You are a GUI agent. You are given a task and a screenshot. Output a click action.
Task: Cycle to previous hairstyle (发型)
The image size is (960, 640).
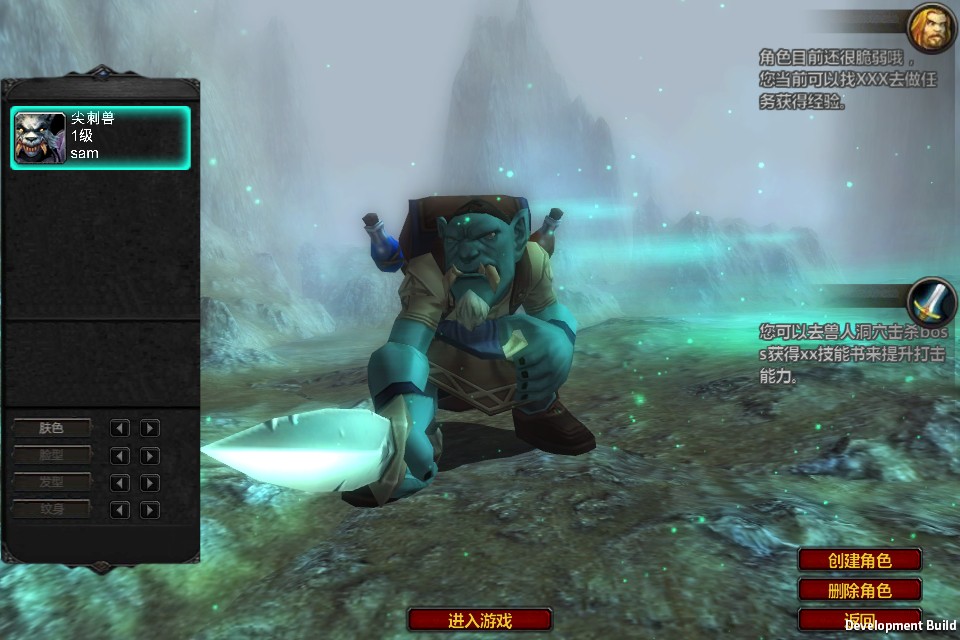click(120, 483)
